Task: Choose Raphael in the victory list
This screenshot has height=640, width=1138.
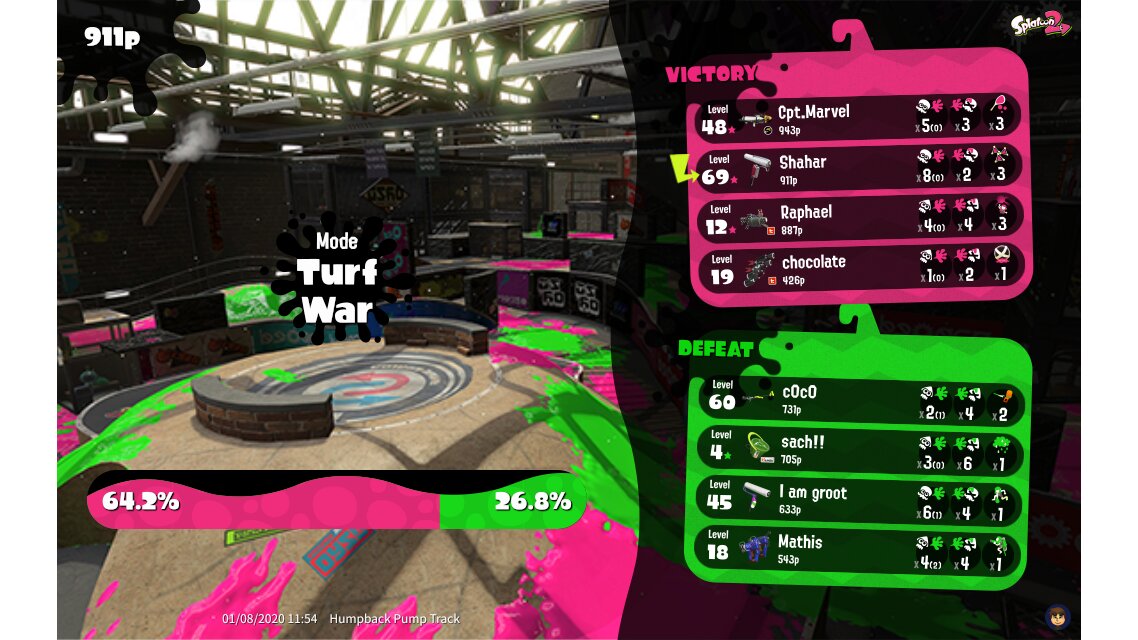Action: [858, 217]
